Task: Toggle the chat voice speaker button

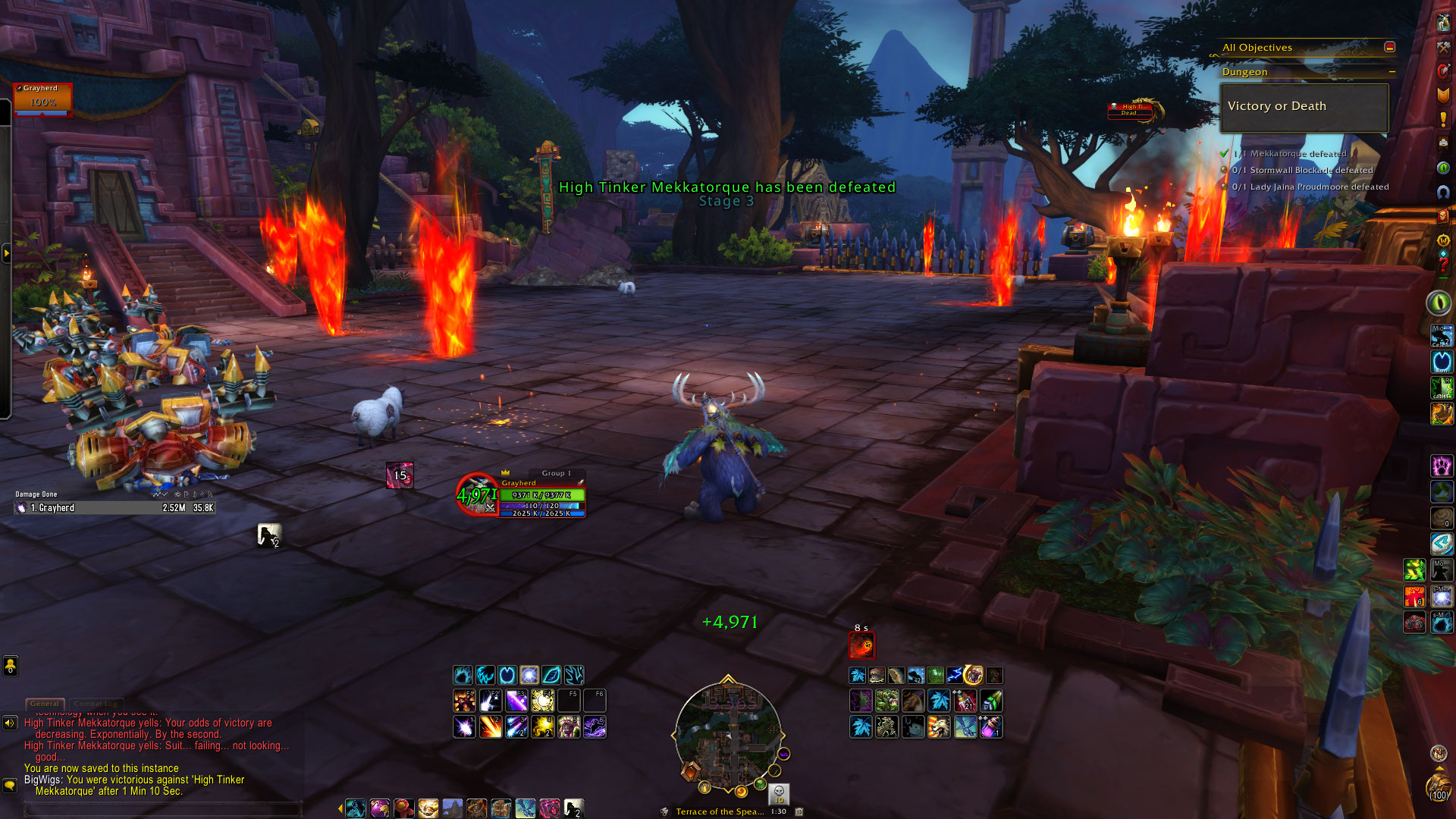Action: click(x=10, y=723)
